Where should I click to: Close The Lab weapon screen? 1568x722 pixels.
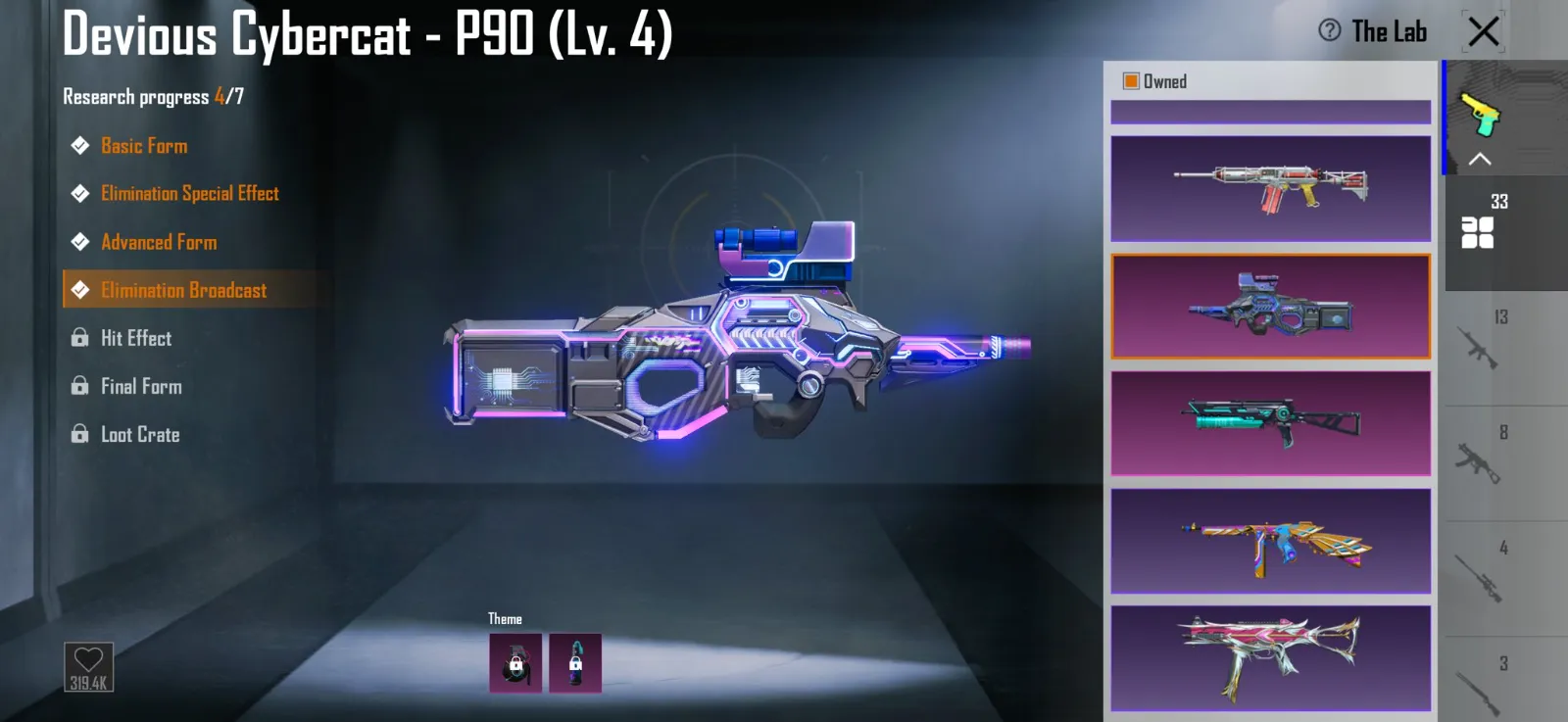pyautogui.click(x=1484, y=31)
